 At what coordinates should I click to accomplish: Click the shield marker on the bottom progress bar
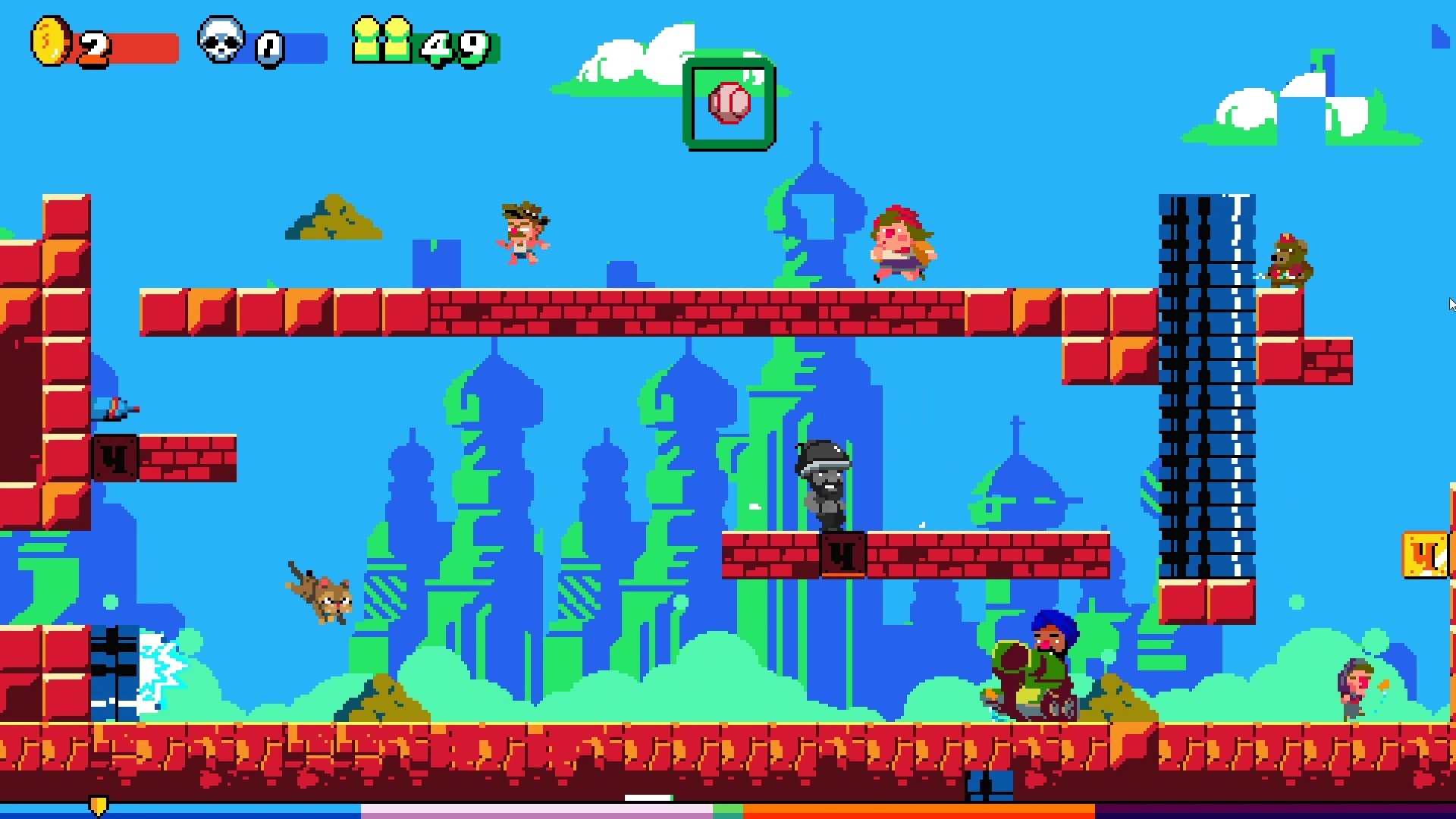(x=99, y=805)
